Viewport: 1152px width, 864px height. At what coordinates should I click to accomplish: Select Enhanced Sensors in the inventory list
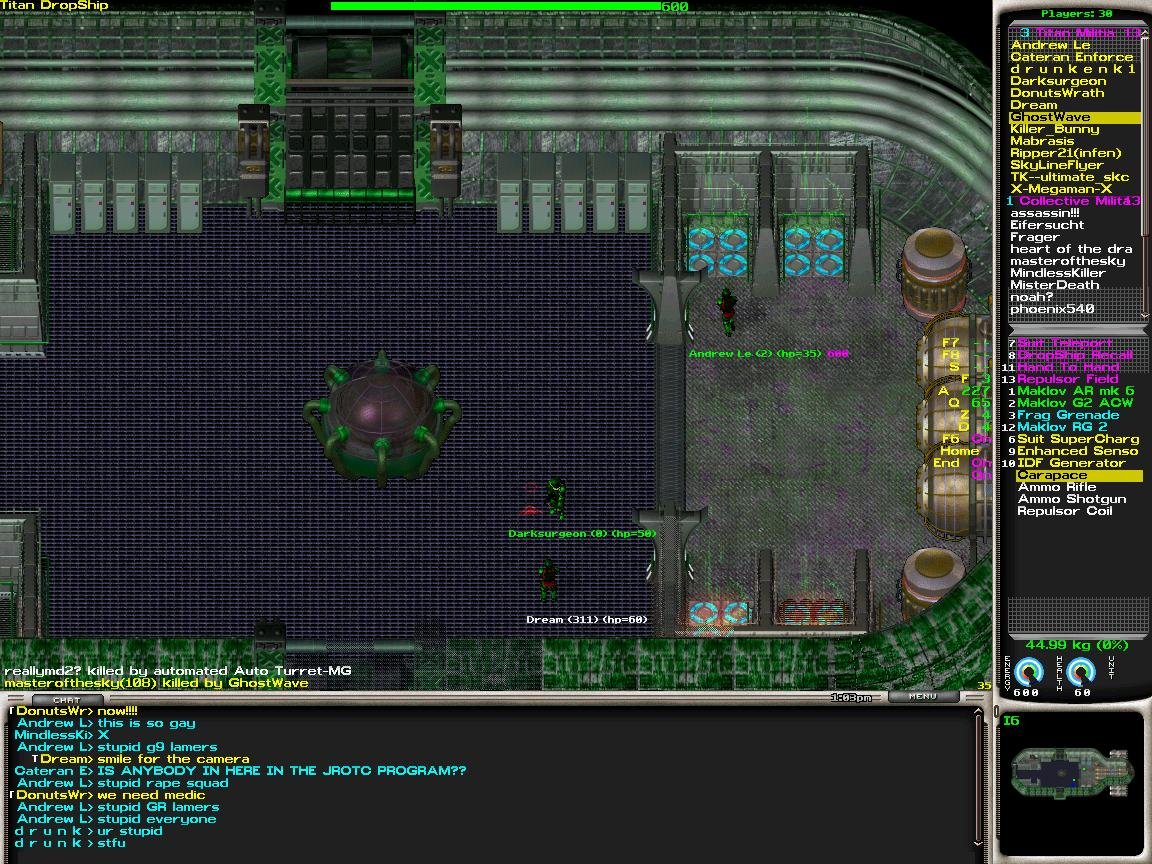[x=1078, y=451]
